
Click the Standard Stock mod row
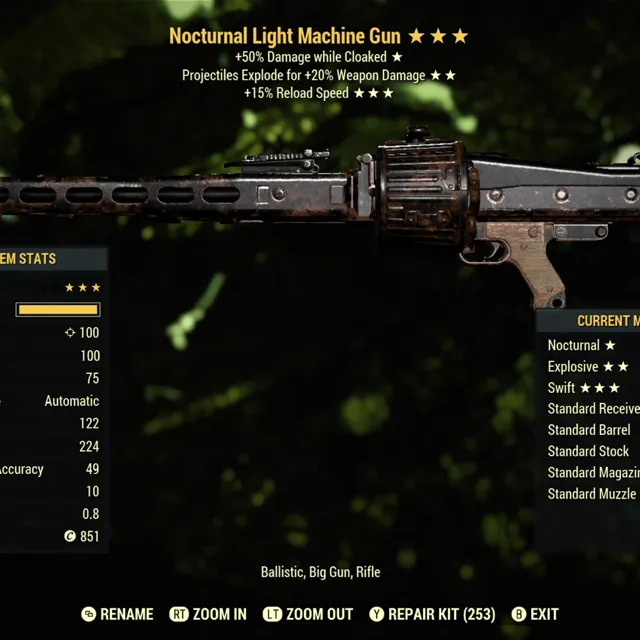click(x=589, y=451)
